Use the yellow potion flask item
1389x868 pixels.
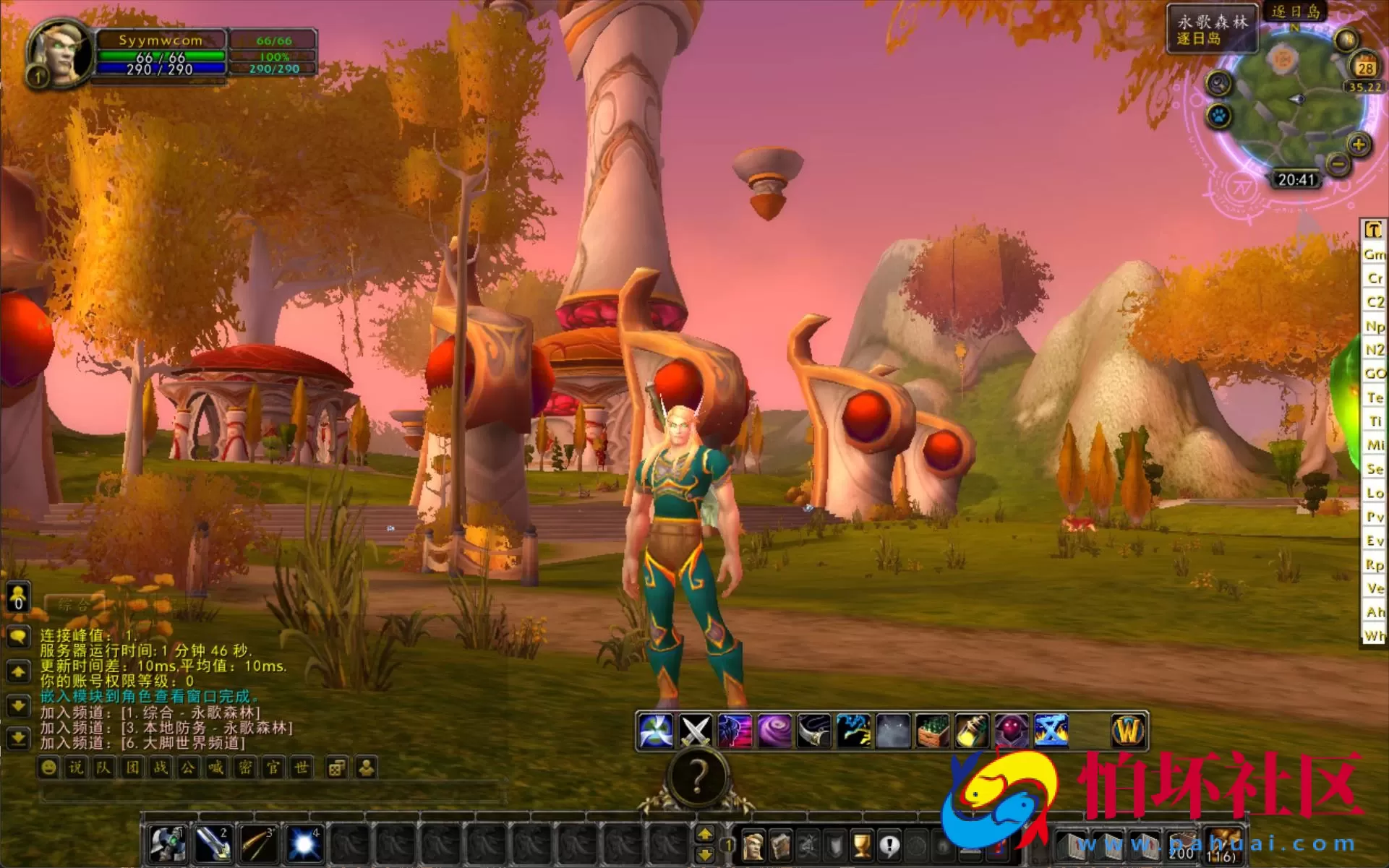tap(972, 731)
